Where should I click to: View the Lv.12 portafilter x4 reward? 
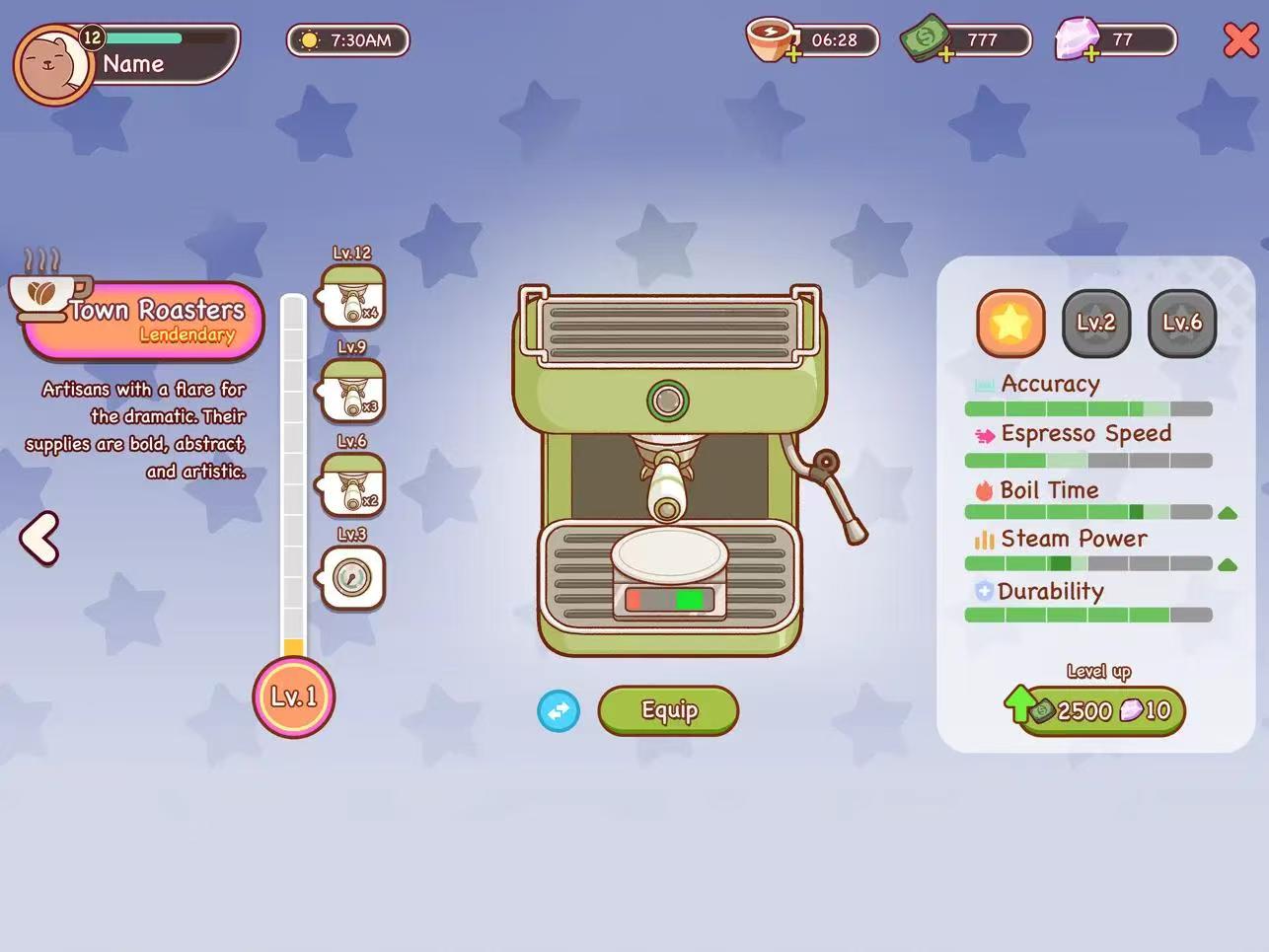click(352, 297)
